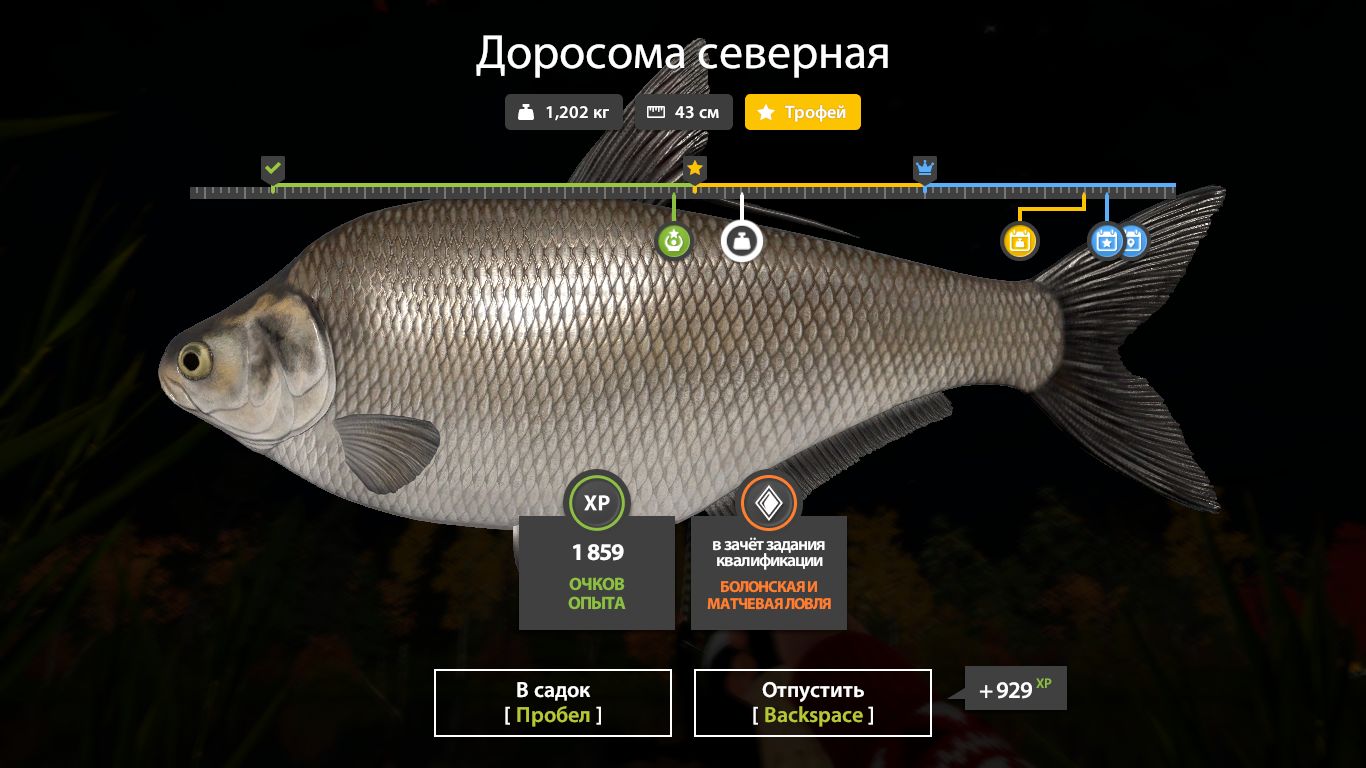Click the crown marker on the progress bar
This screenshot has height=768, width=1366.
(x=924, y=169)
